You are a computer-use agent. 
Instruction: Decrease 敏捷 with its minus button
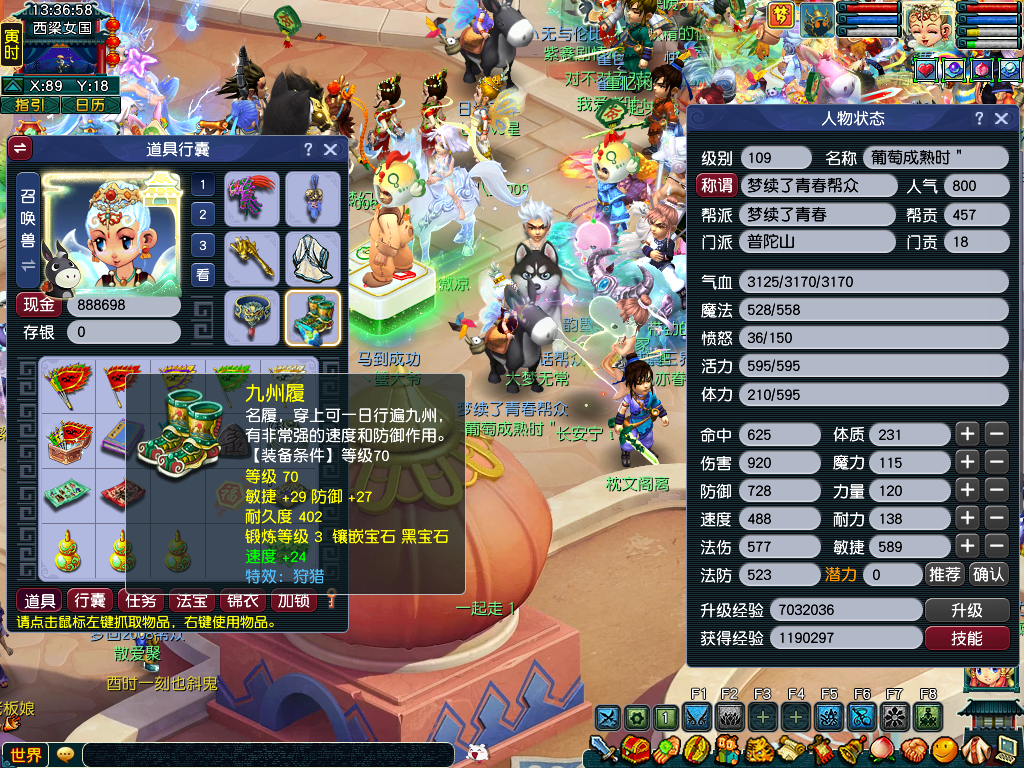click(x=996, y=546)
